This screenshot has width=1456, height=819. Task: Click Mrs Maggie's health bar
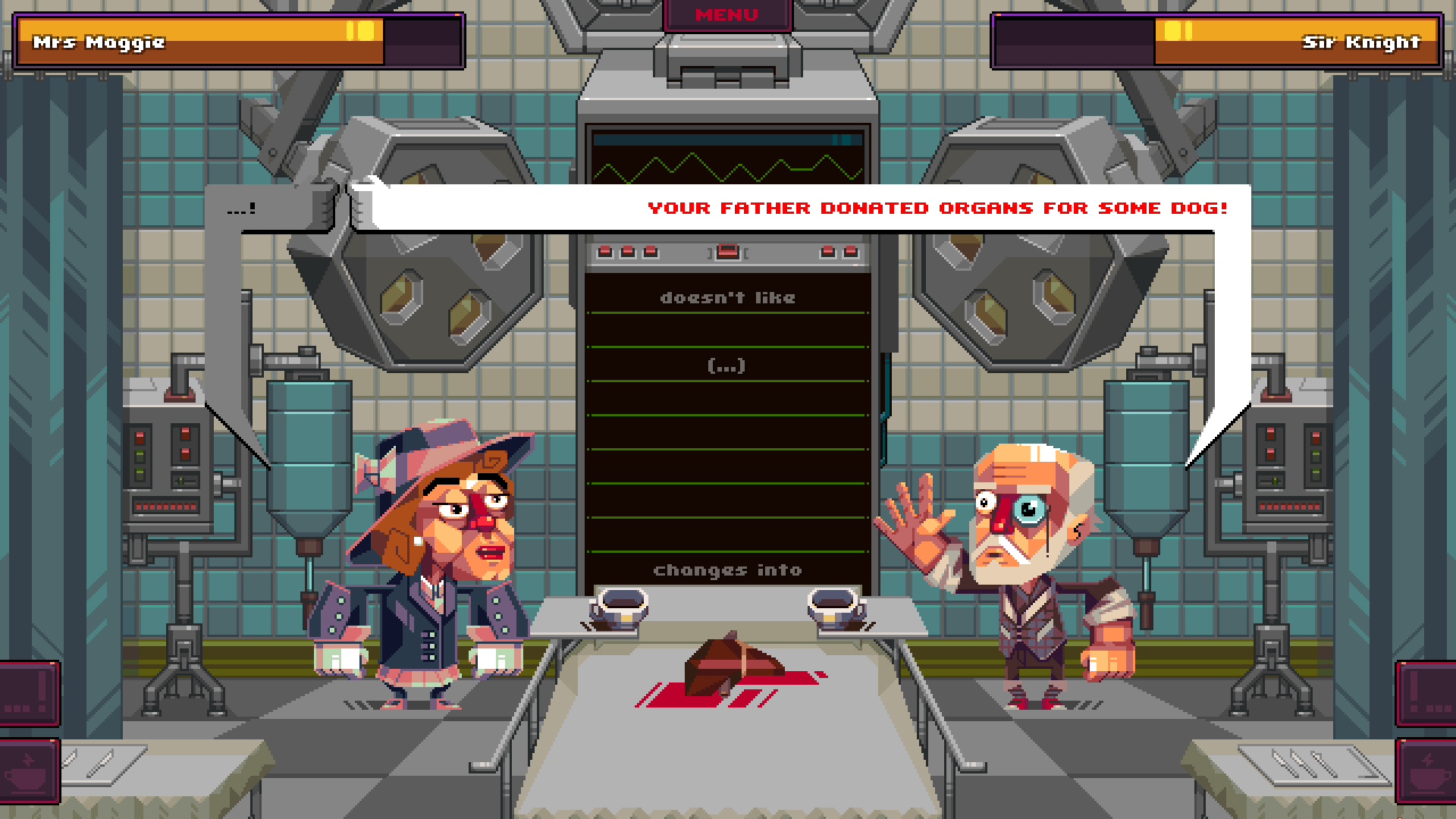(227, 42)
